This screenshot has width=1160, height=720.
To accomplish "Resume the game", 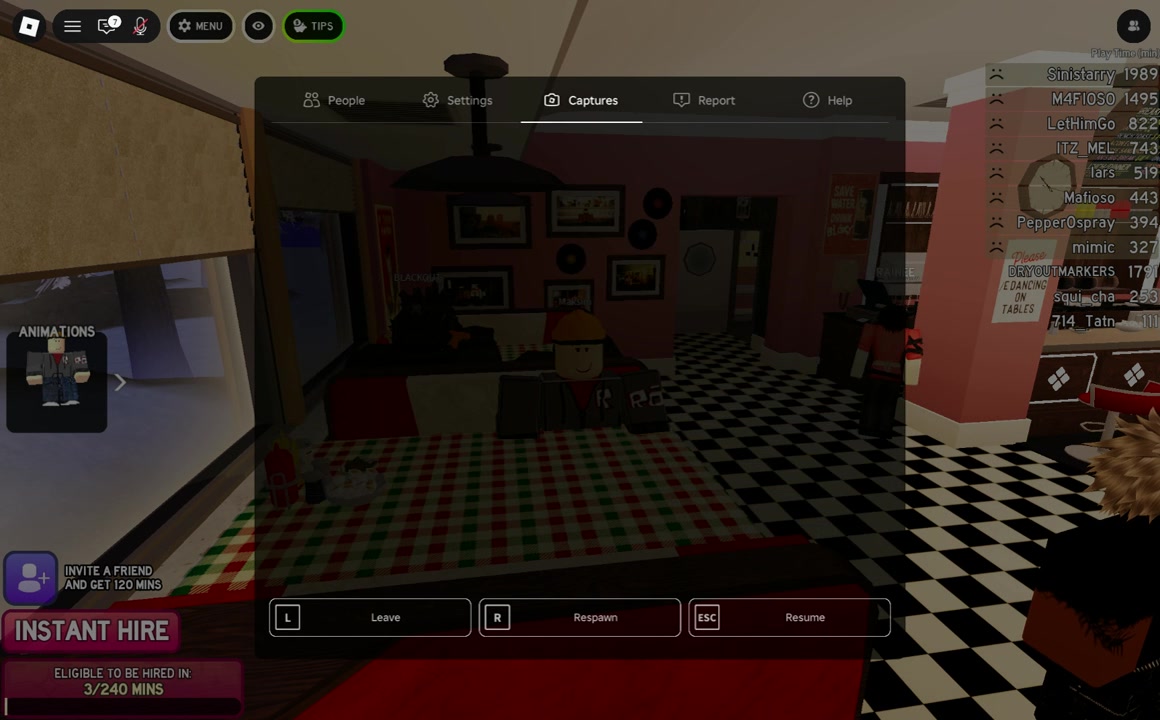I will pos(789,617).
